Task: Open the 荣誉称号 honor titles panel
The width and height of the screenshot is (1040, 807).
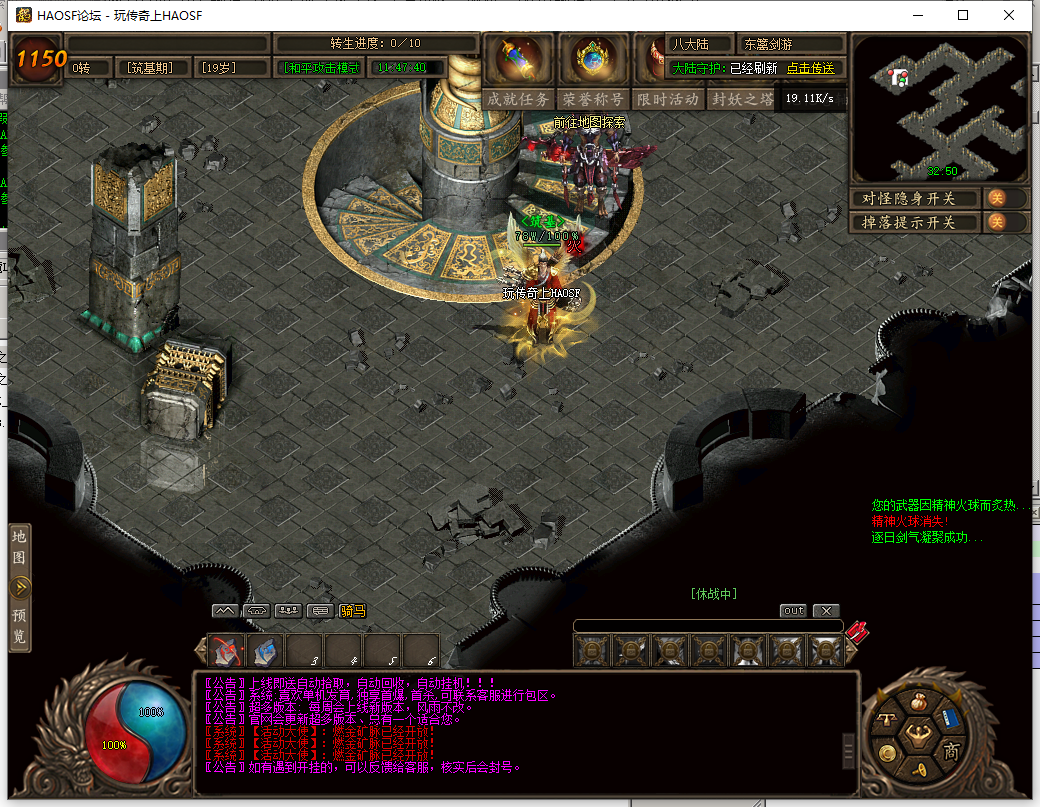Action: (593, 99)
